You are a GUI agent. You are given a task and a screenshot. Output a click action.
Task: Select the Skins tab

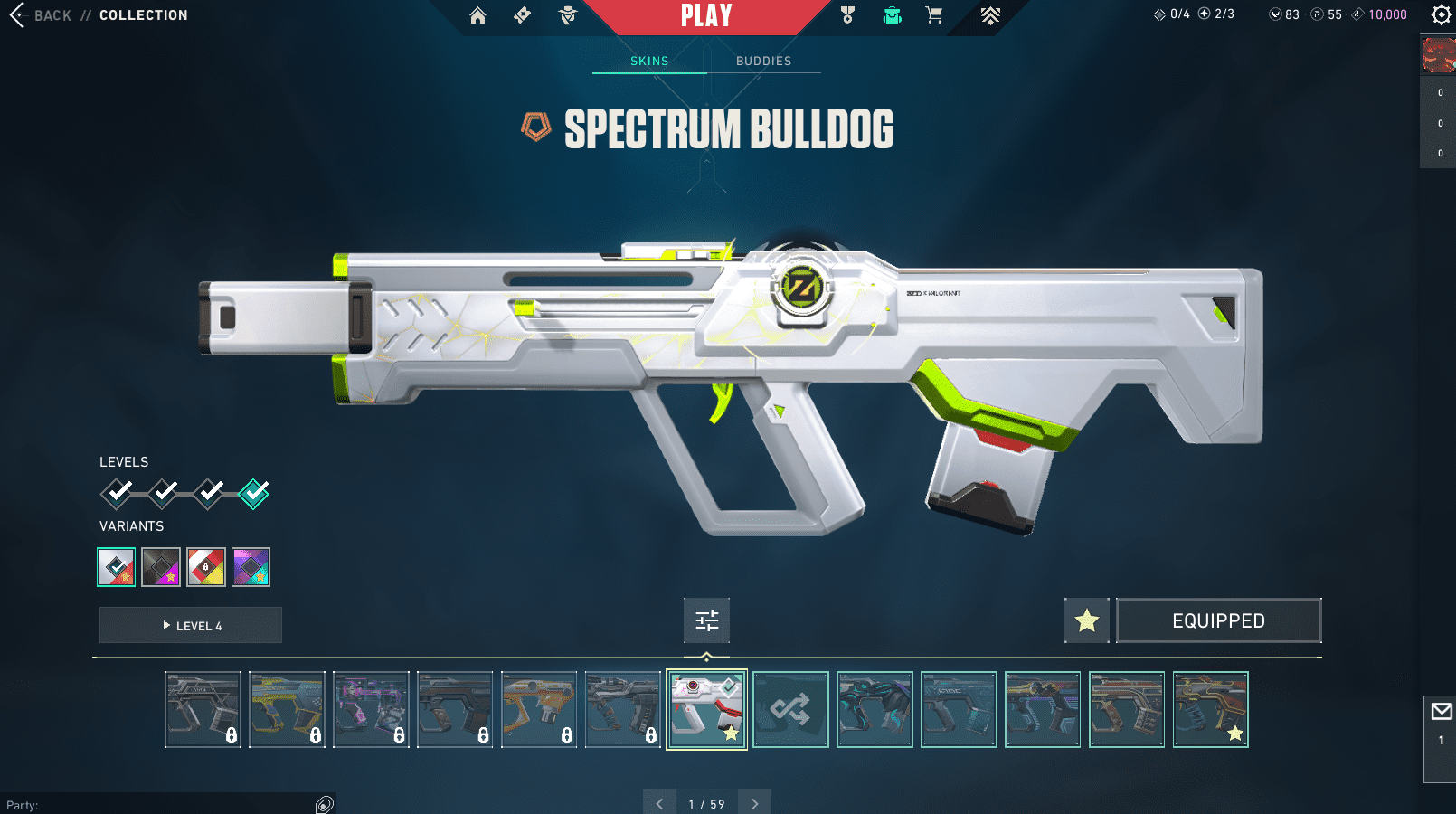(649, 61)
